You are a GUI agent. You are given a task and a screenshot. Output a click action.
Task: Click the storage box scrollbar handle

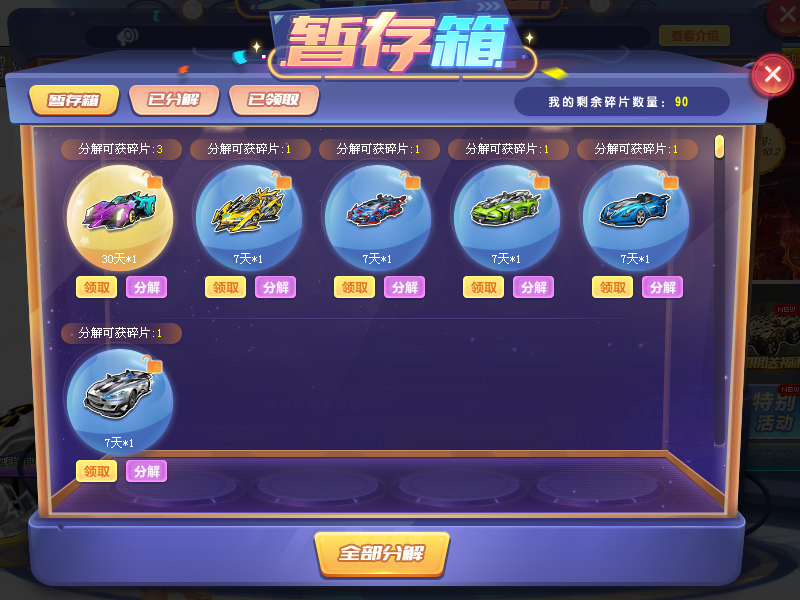tap(719, 146)
